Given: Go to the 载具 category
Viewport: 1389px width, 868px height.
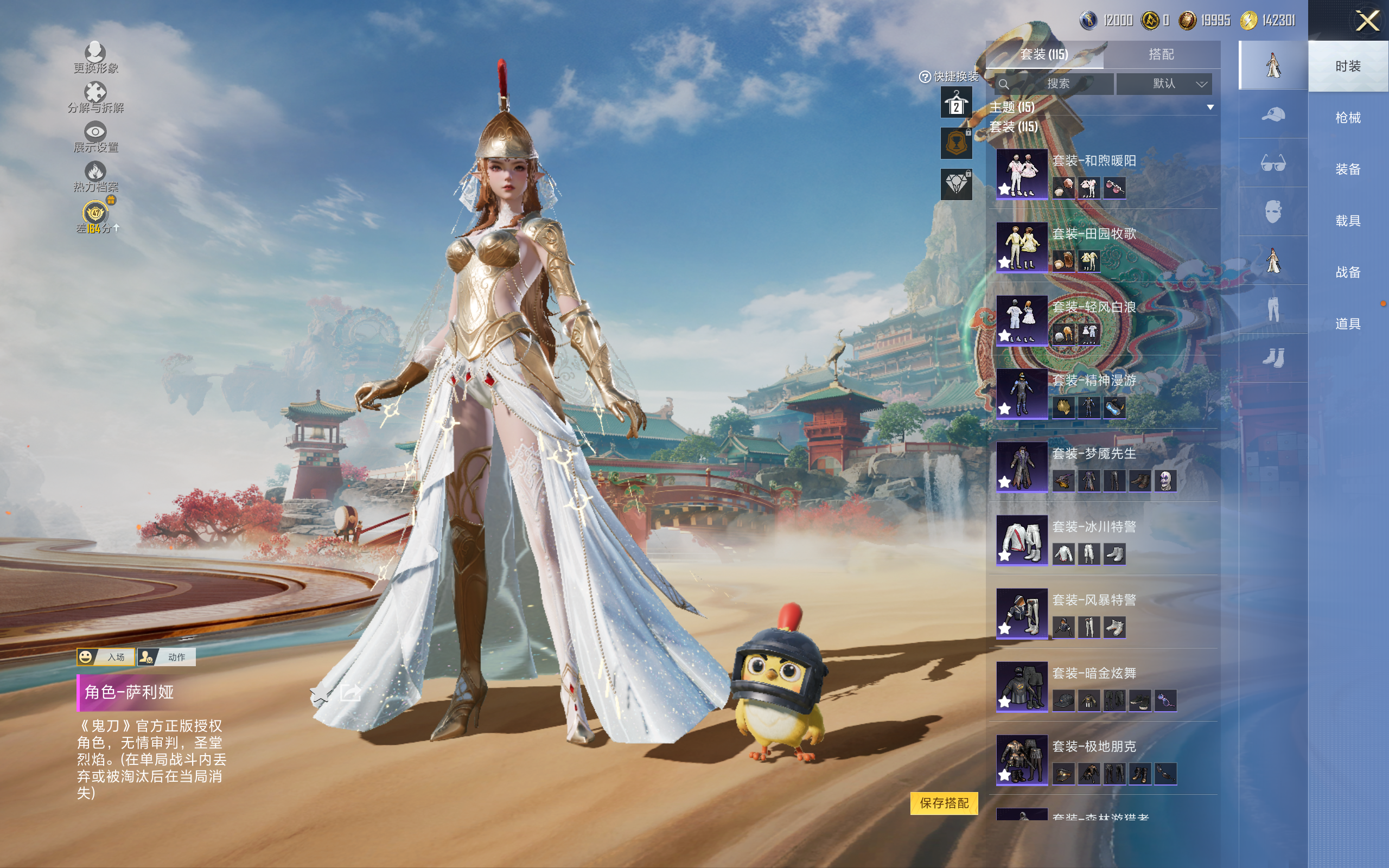Looking at the screenshot, I should (x=1347, y=221).
